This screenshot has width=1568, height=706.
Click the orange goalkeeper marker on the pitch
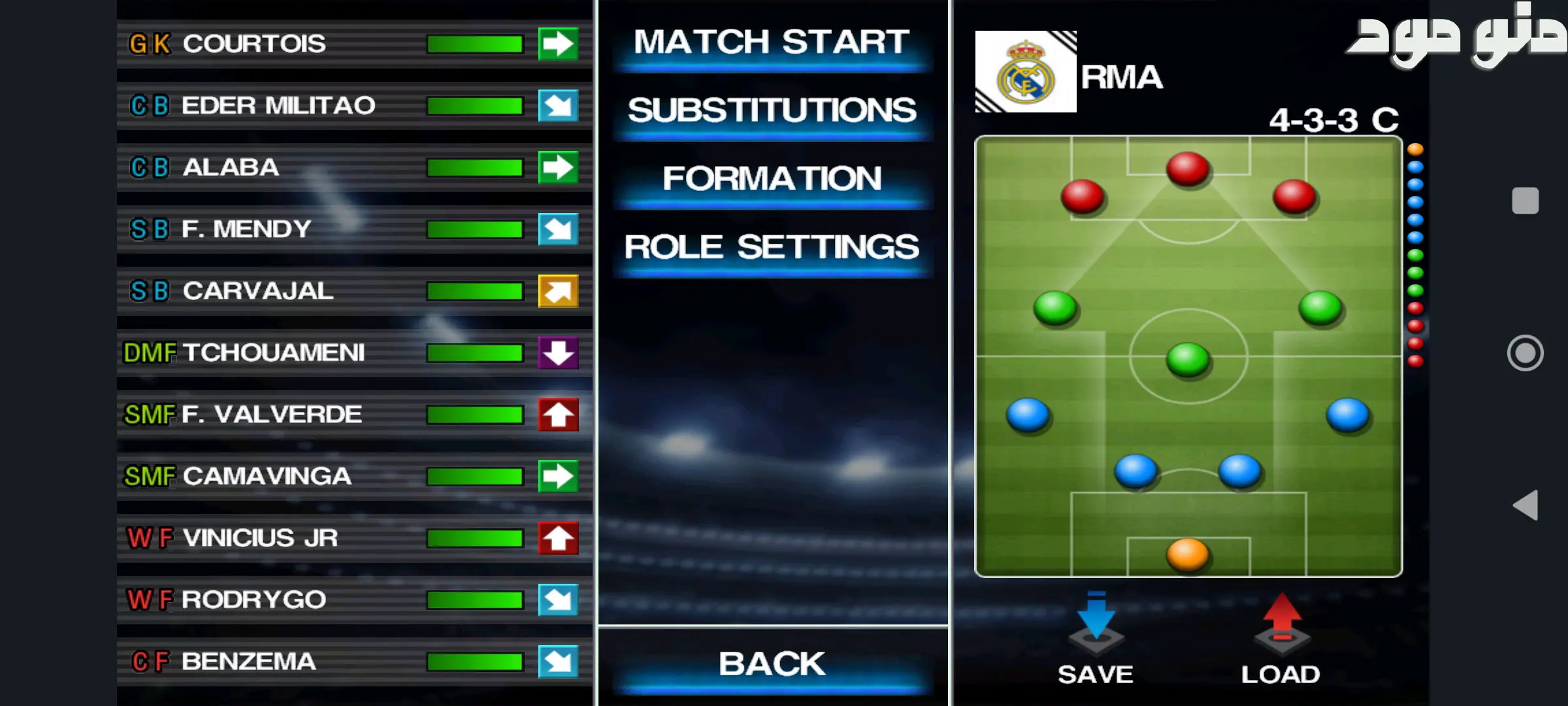[1188, 554]
